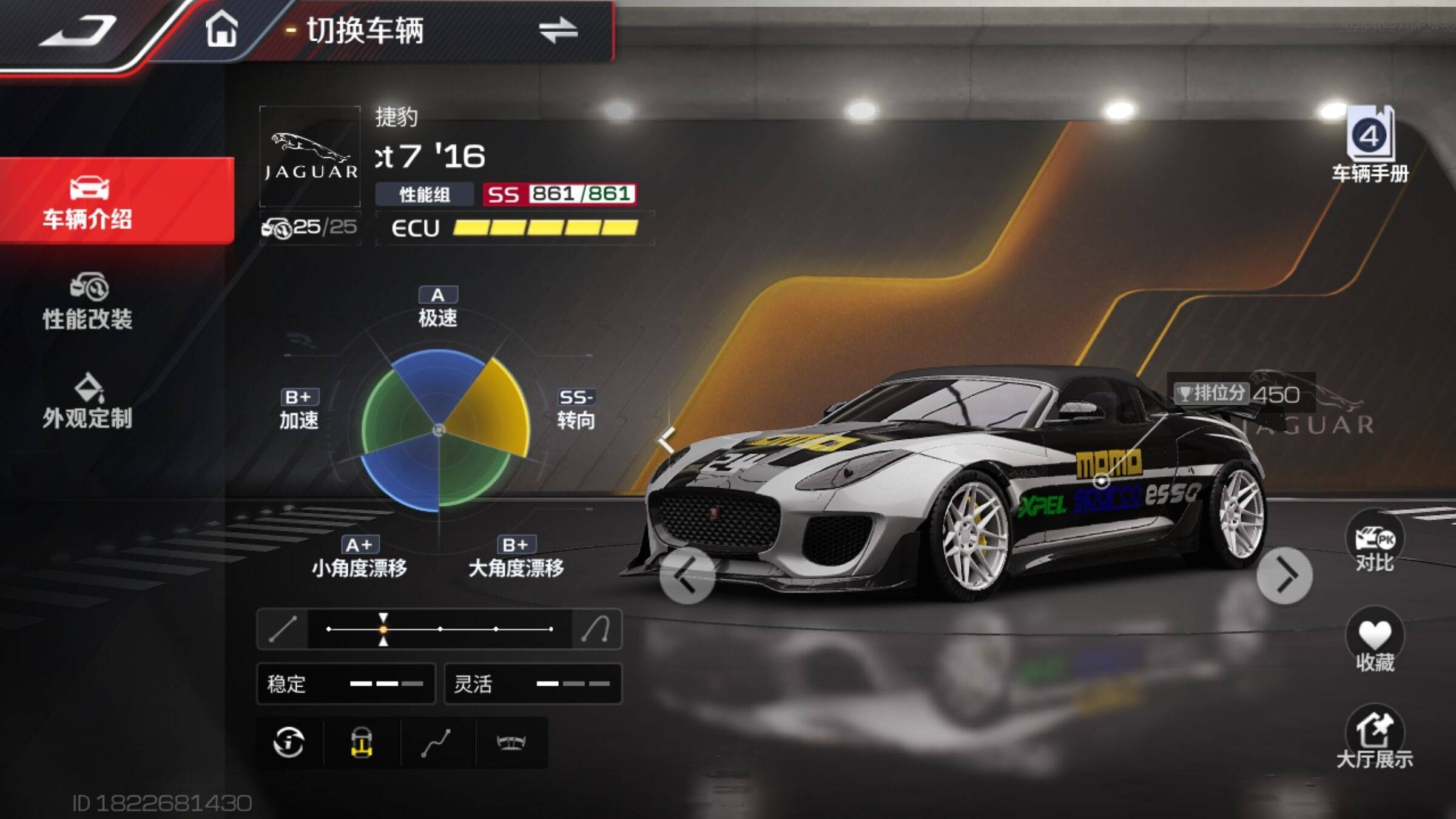1456x819 pixels.
Task: Click the handling tuning slider track
Action: (440, 629)
